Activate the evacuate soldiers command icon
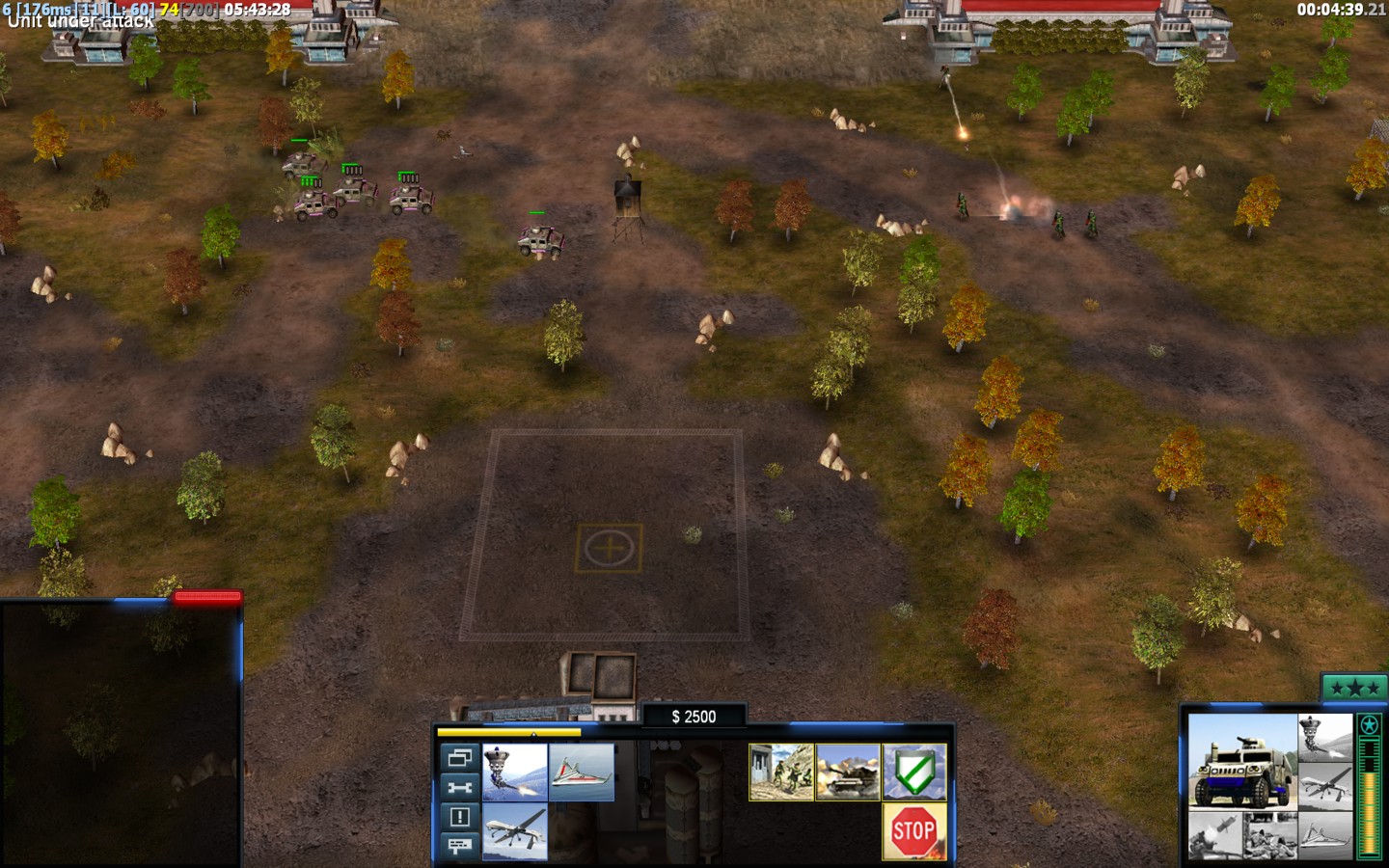The image size is (1389, 868). (x=781, y=772)
